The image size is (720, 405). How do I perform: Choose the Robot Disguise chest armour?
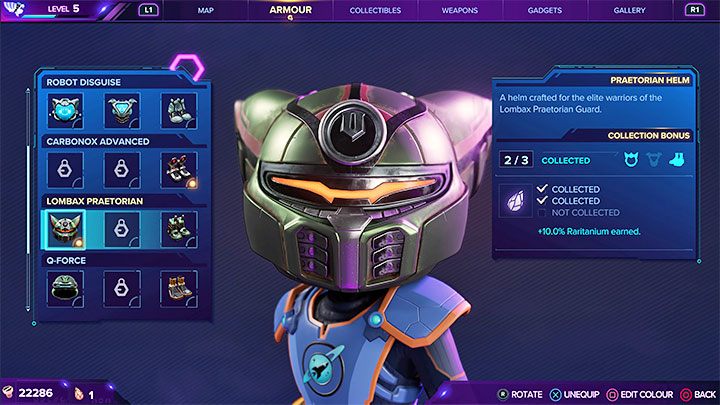(122, 110)
